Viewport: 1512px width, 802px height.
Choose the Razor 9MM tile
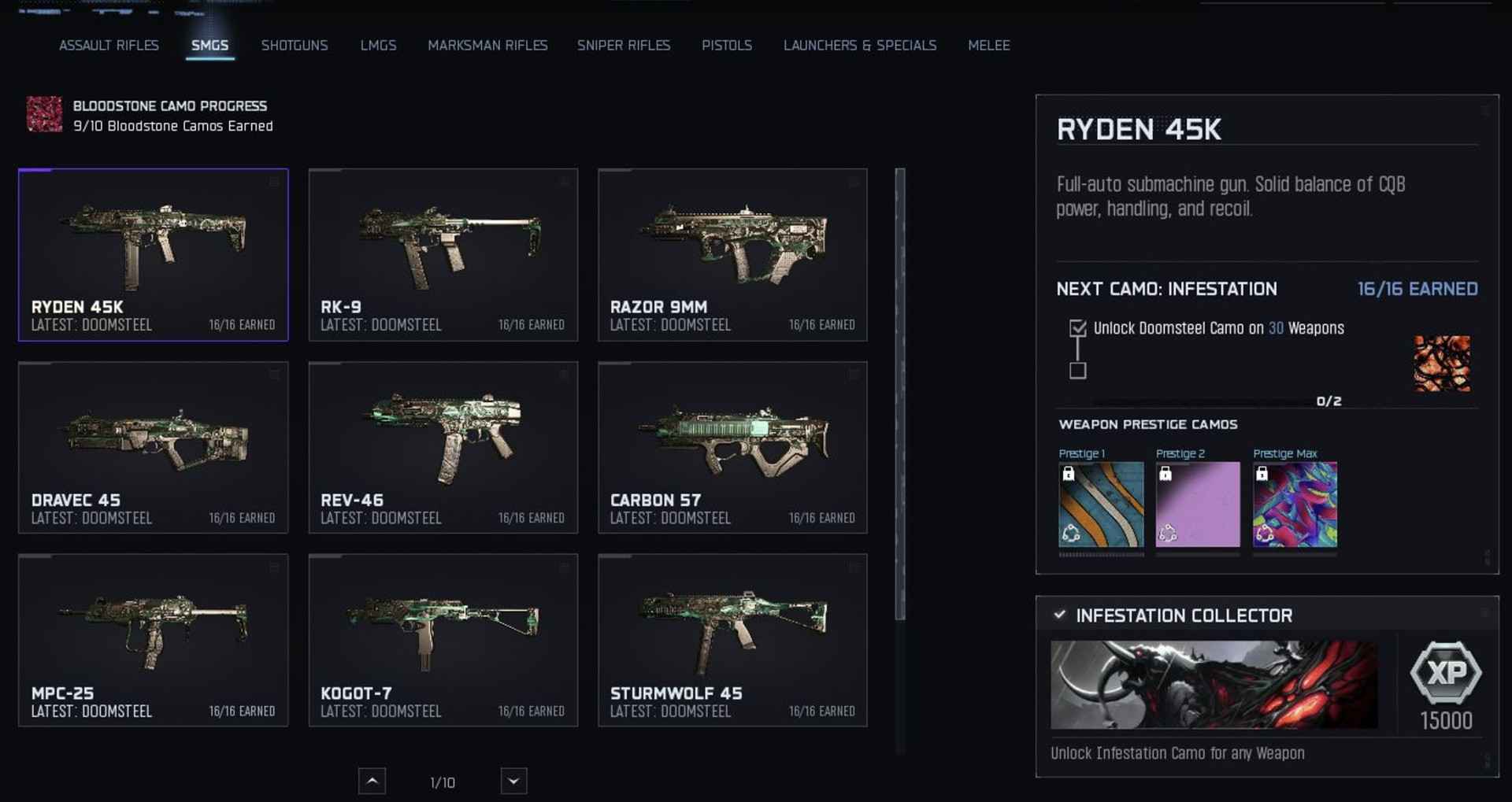(732, 254)
